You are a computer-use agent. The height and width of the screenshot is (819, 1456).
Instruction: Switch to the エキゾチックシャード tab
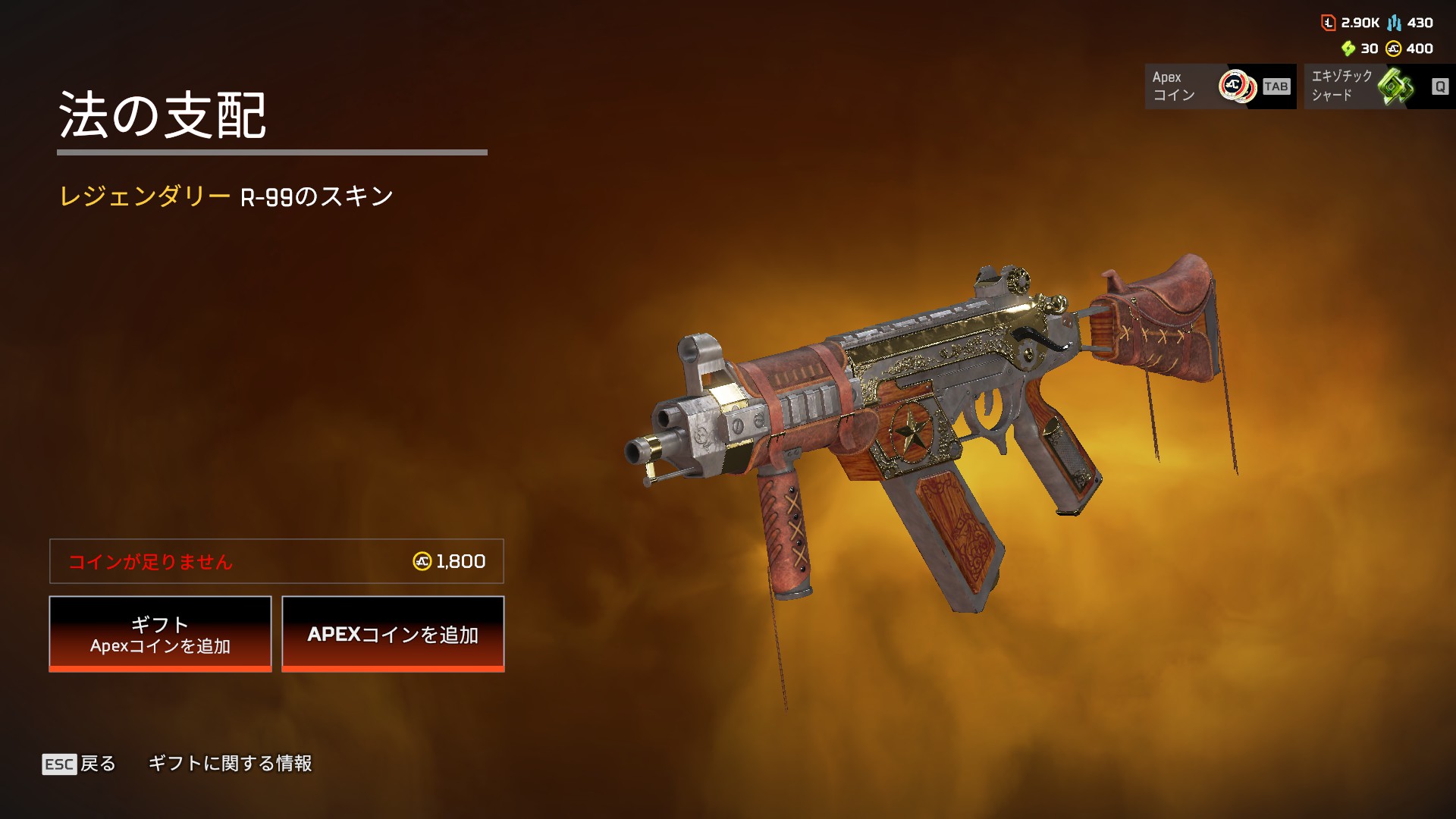click(x=1379, y=86)
